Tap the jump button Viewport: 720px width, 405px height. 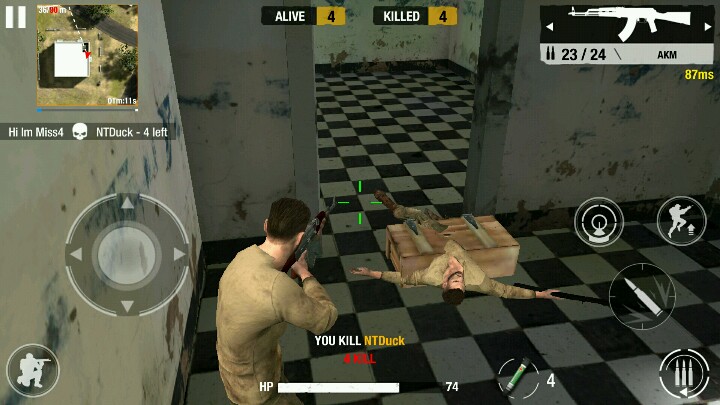pos(680,221)
